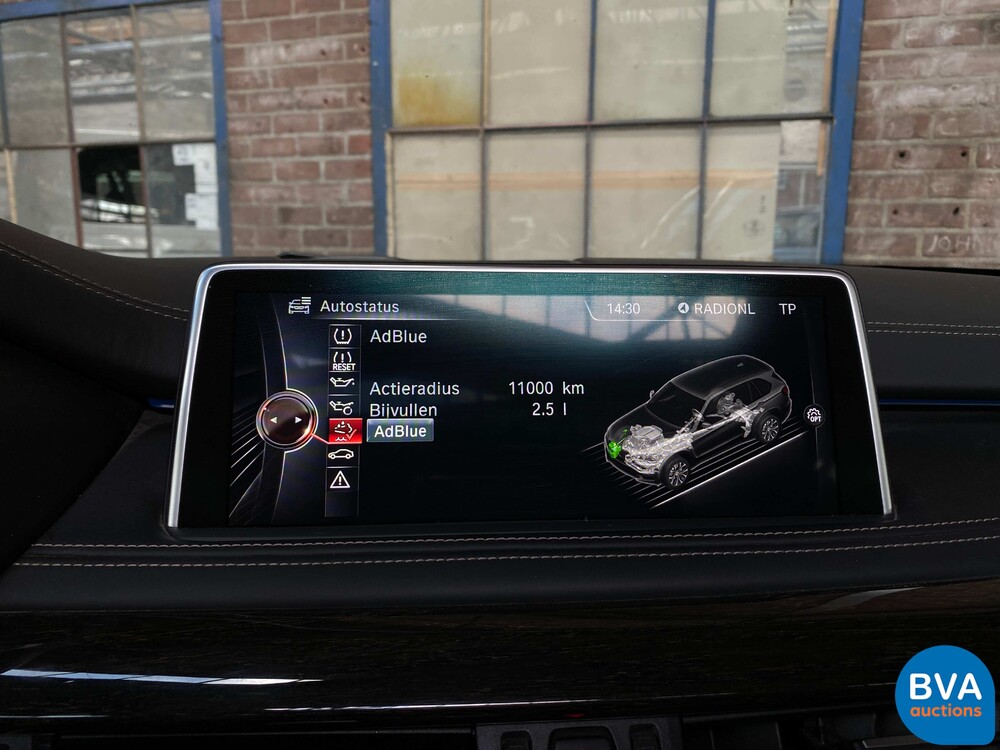Show the car silhouette status entry

(x=342, y=455)
